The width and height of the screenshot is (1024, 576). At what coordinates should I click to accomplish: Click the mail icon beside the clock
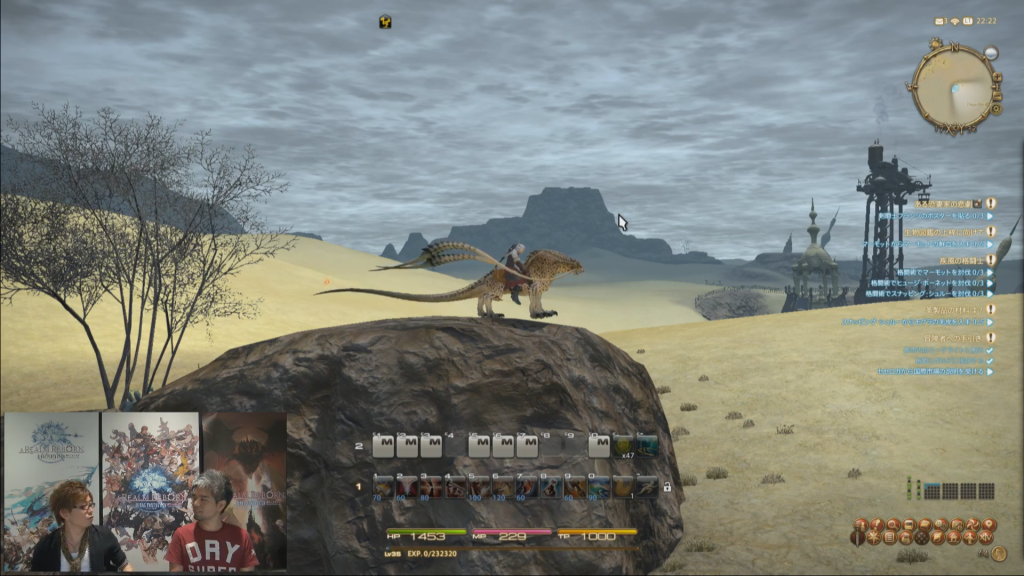tap(941, 21)
